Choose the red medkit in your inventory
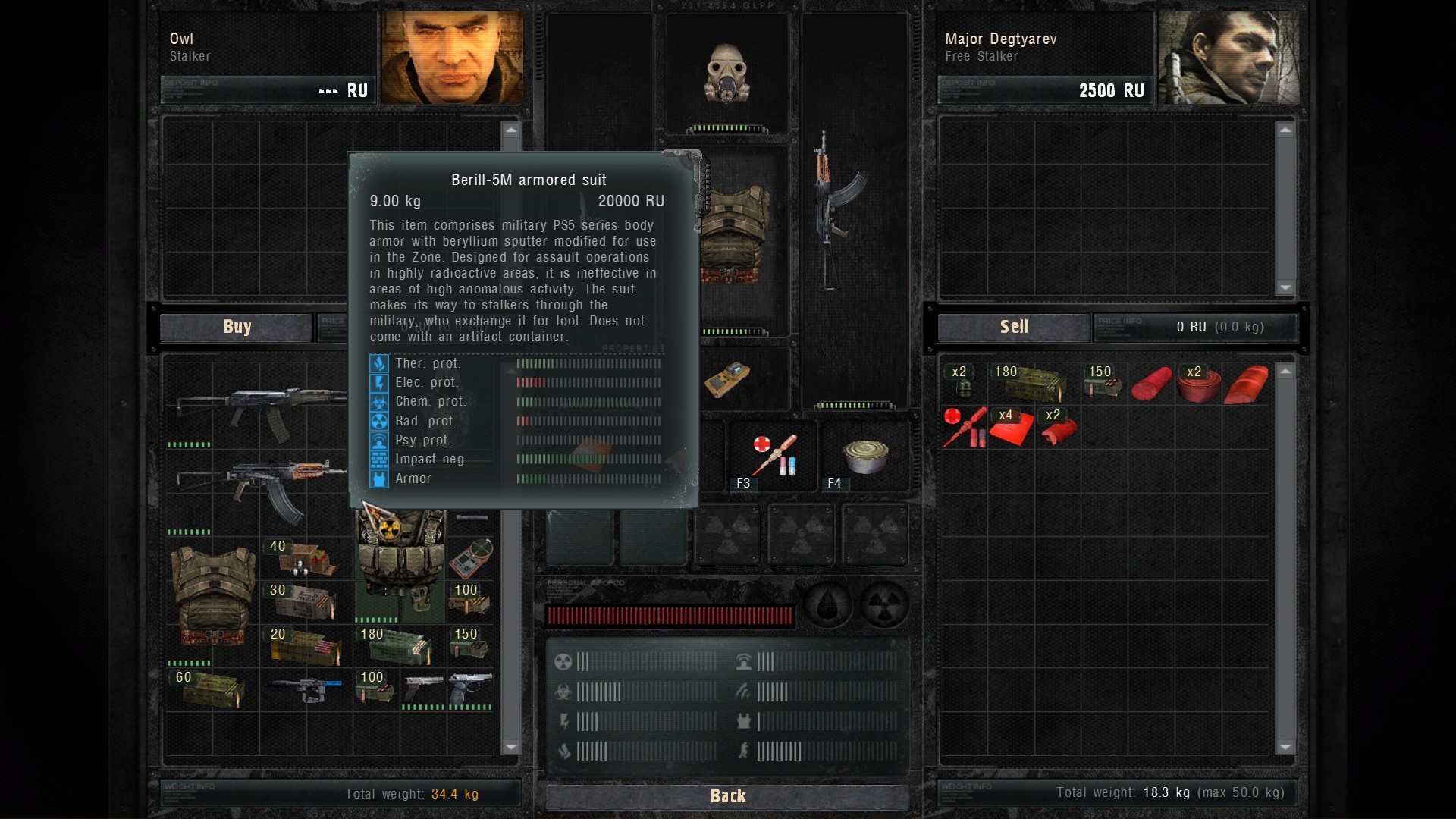 pyautogui.click(x=965, y=428)
